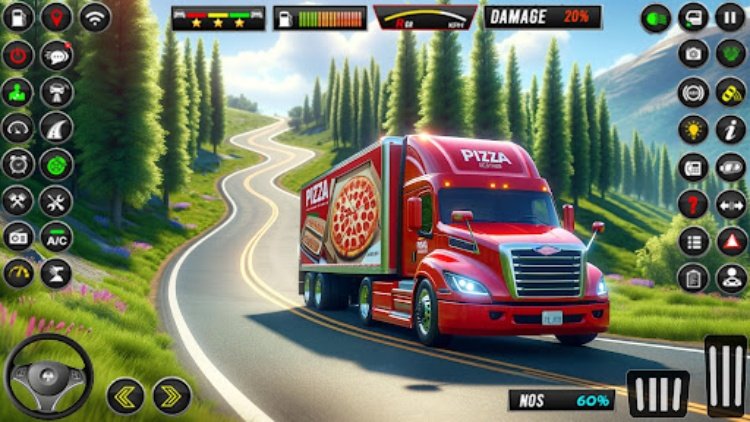Open the chat speech bubble icon
Image resolution: width=750 pixels, height=422 pixels.
[56, 55]
